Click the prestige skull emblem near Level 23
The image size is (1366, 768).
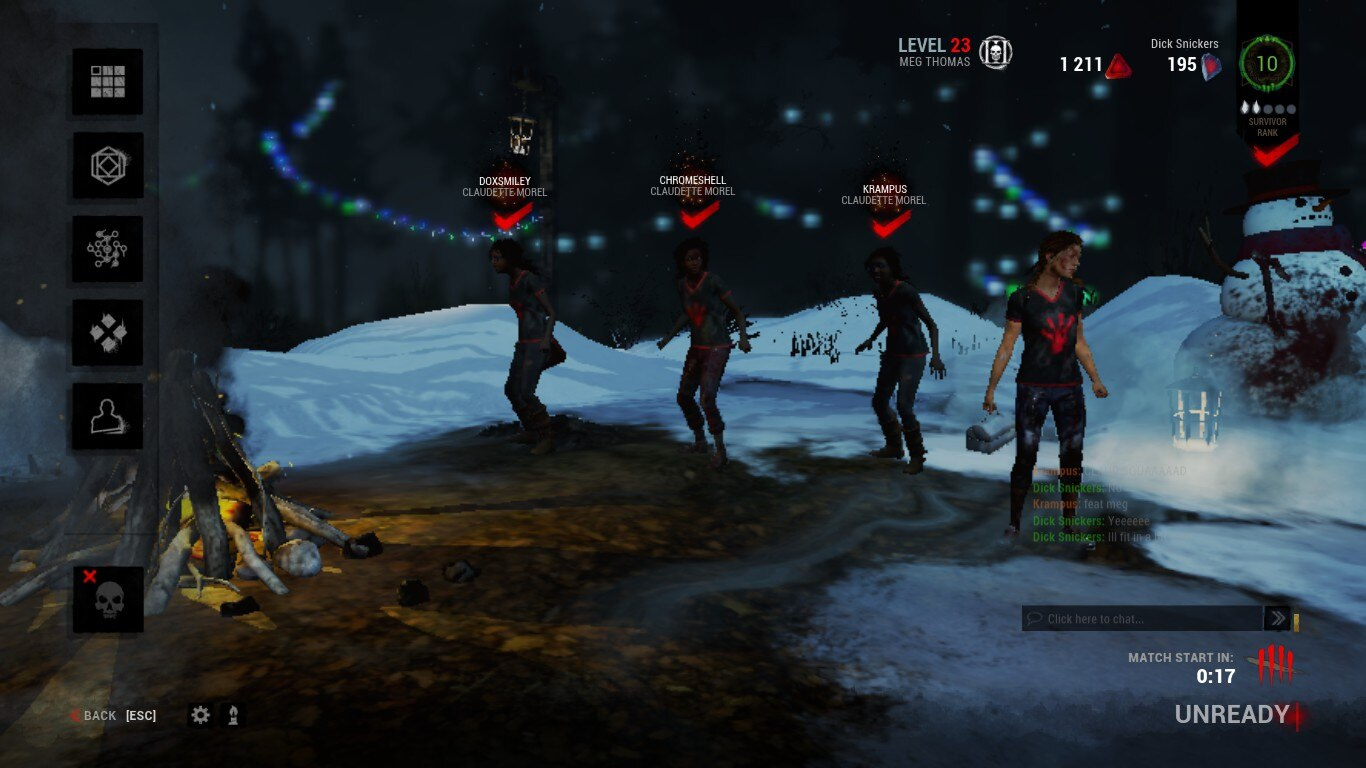pos(995,53)
